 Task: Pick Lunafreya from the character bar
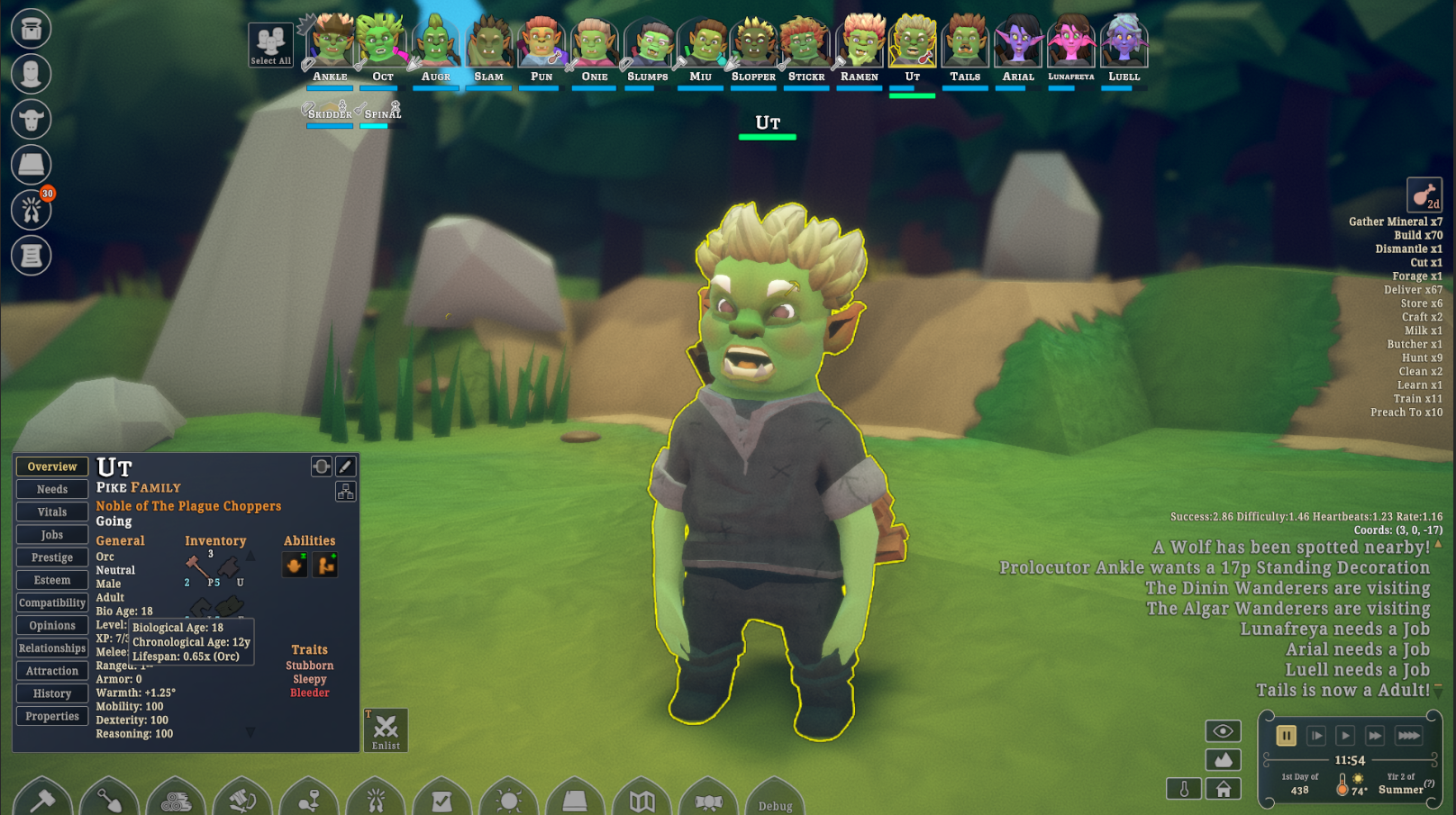(x=1070, y=43)
